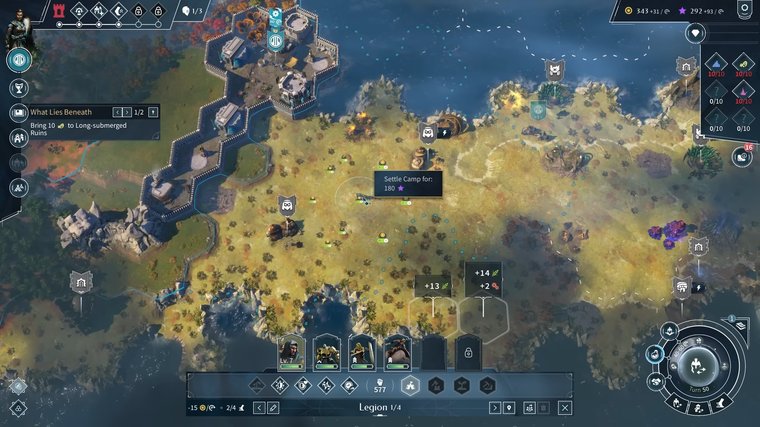Screen dimensions: 760x427
Task: Show the previous army with the left arrow
Action: pos(257,408)
